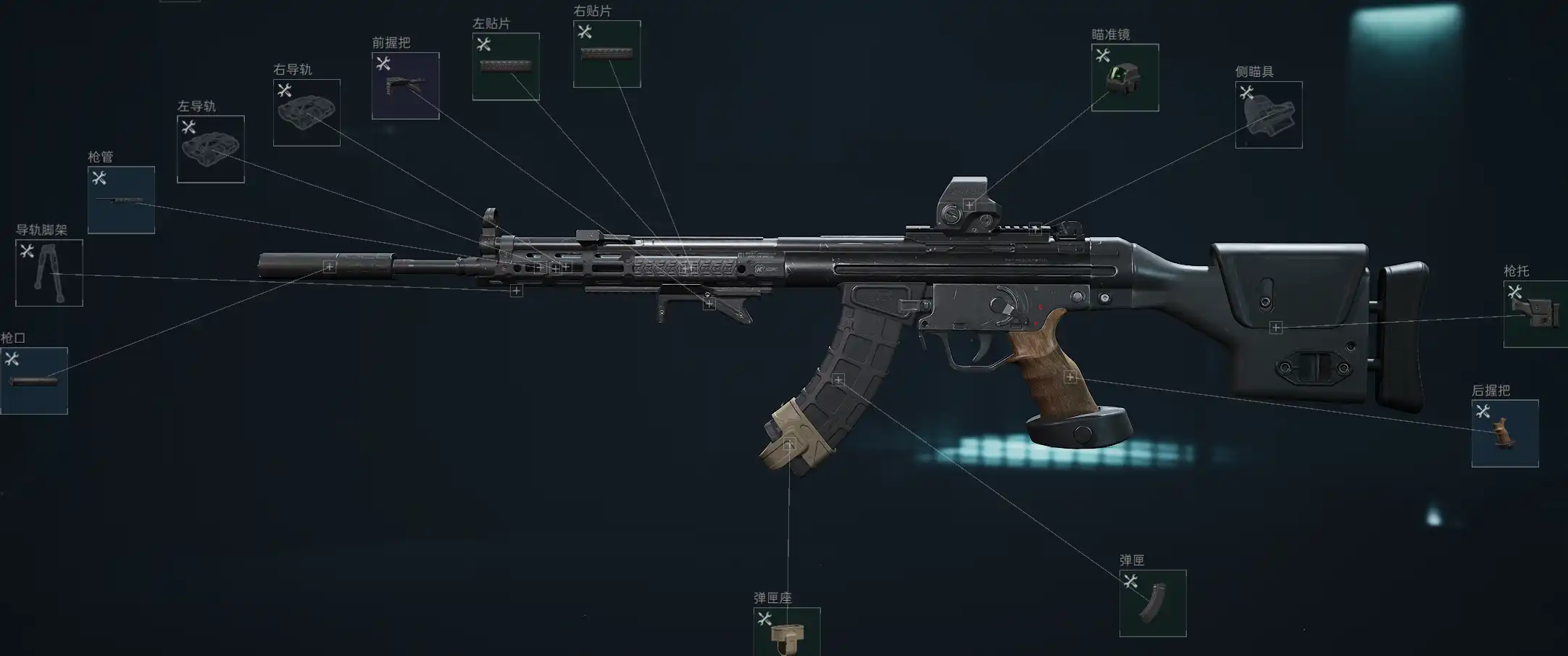Open the 弹匣座 magazine well slot
The height and width of the screenshot is (656, 1568).
pos(787,632)
